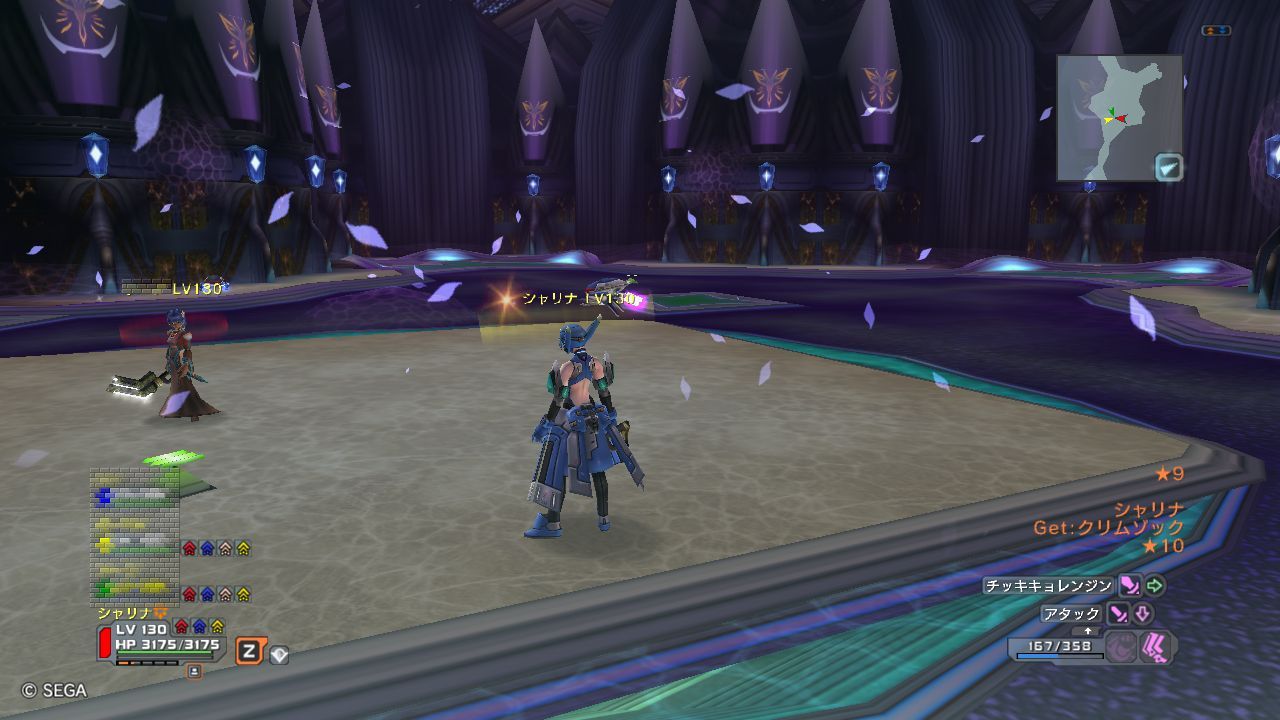The width and height of the screenshot is (1280, 720).
Task: Activate the dimmed swirl skill icon
Action: click(x=1122, y=647)
